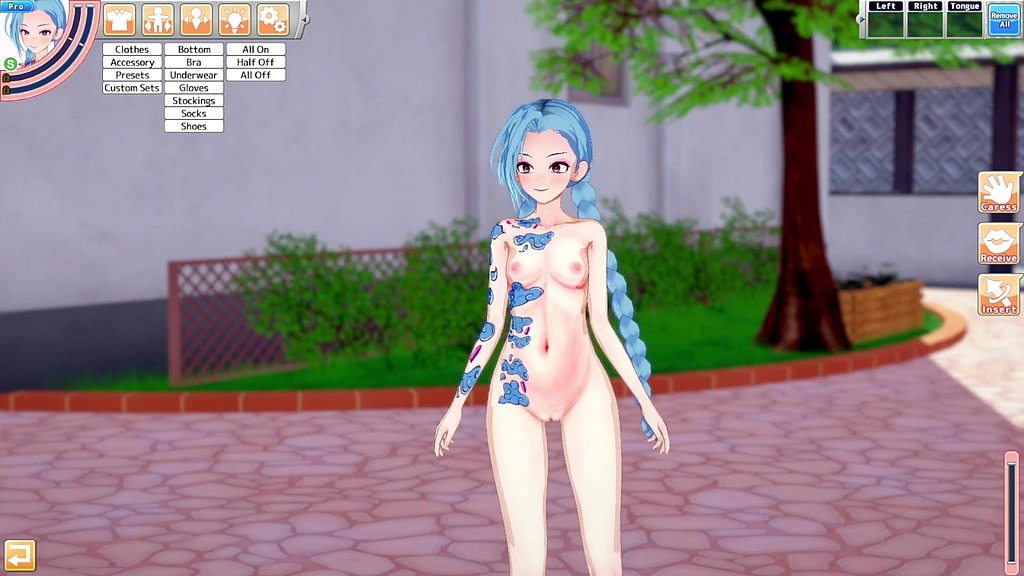Toggle the Gloves clothing item

tap(194, 88)
